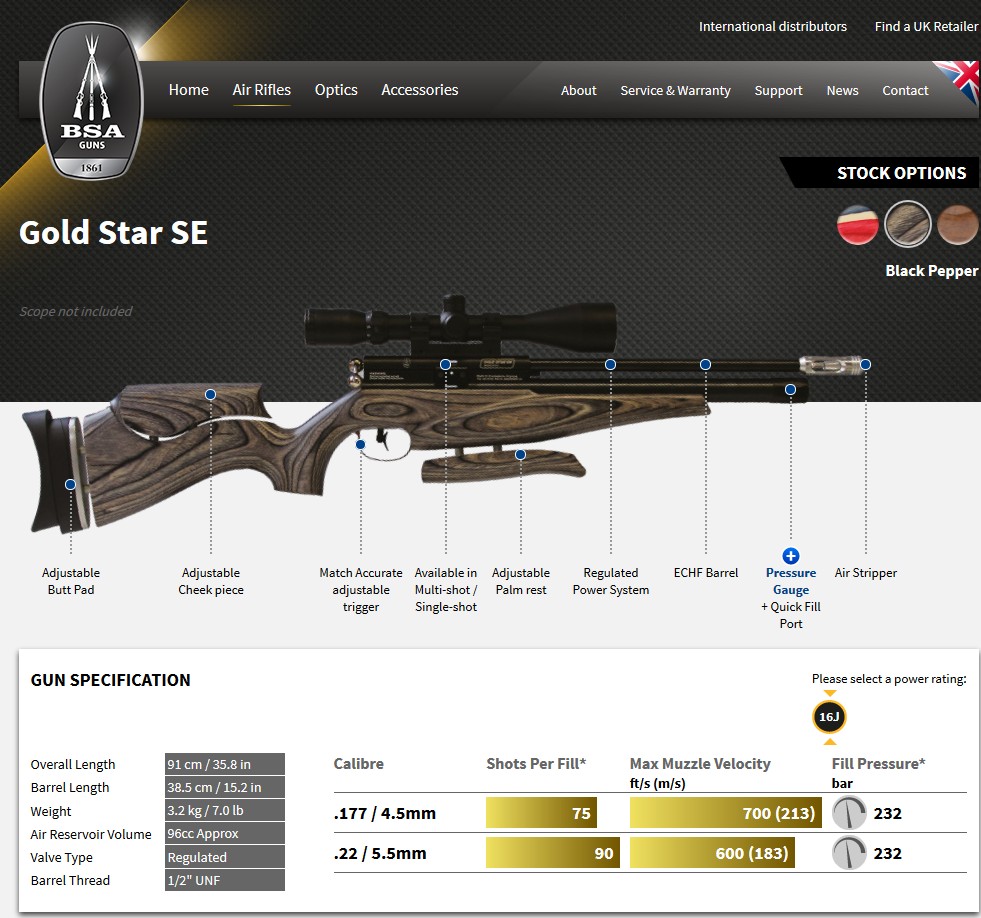
Task: Open the Air Rifles menu
Action: pos(262,90)
